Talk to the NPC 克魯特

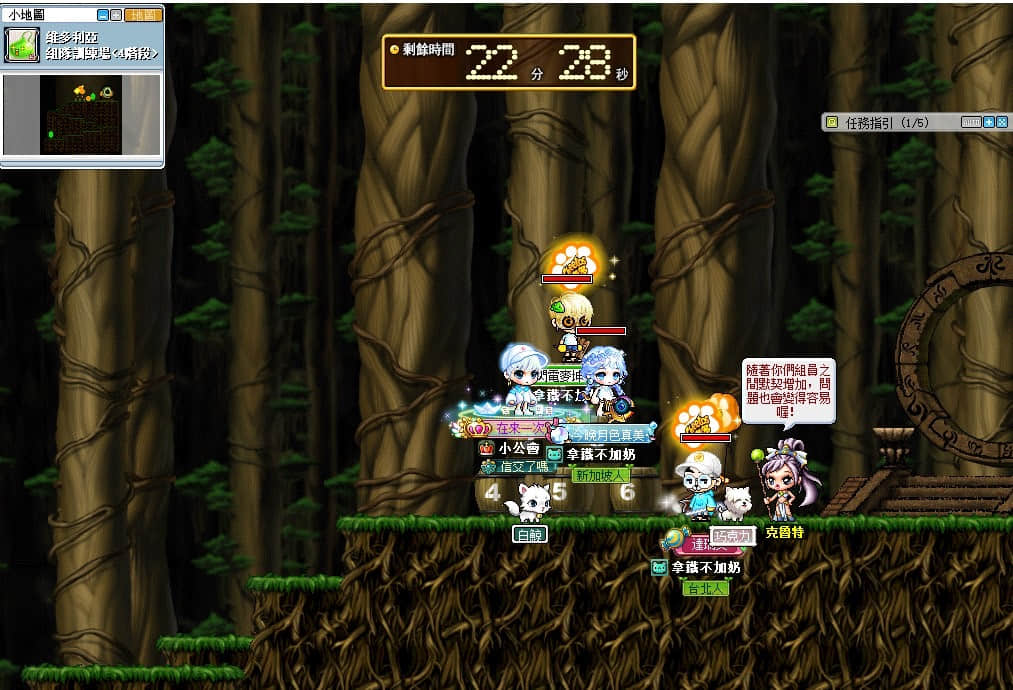[782, 485]
